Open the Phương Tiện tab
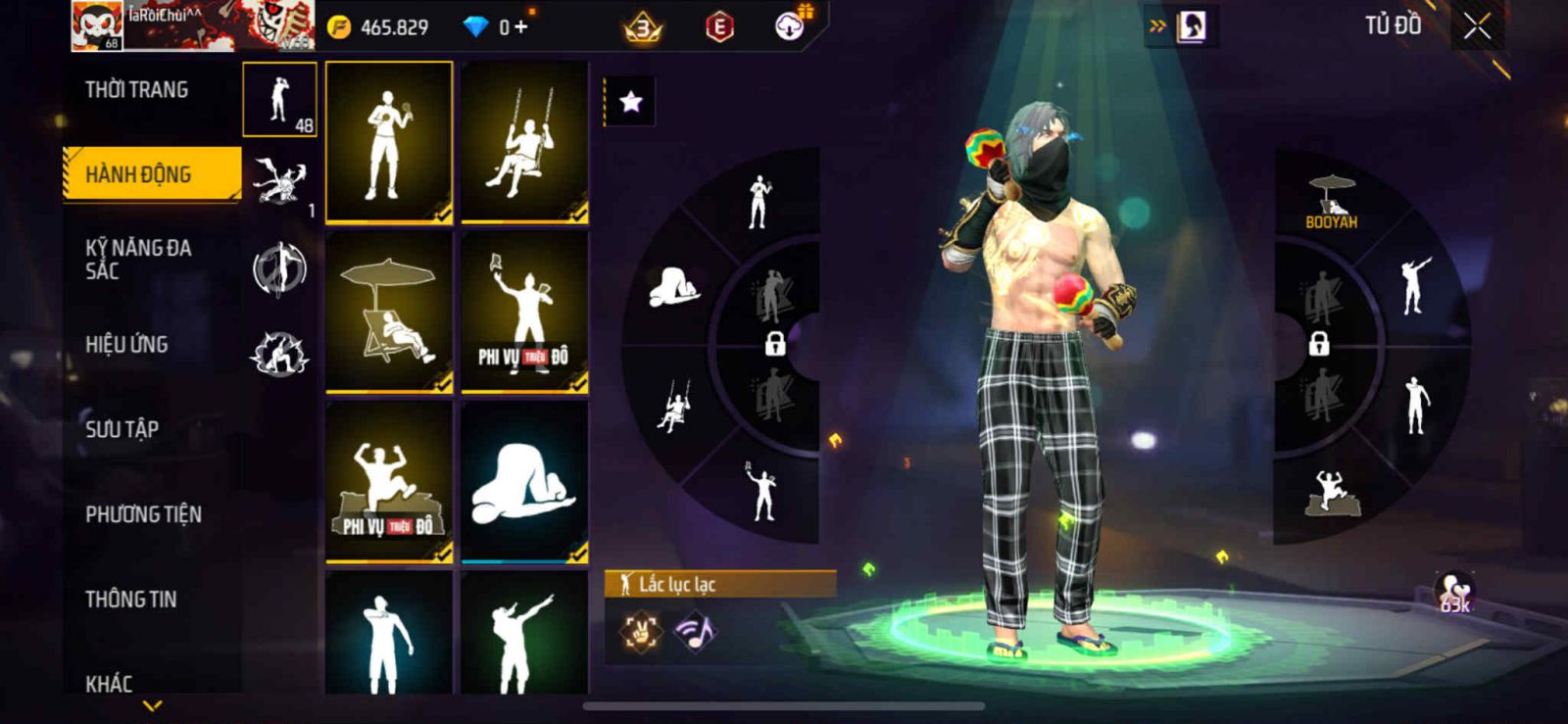 pos(143,514)
